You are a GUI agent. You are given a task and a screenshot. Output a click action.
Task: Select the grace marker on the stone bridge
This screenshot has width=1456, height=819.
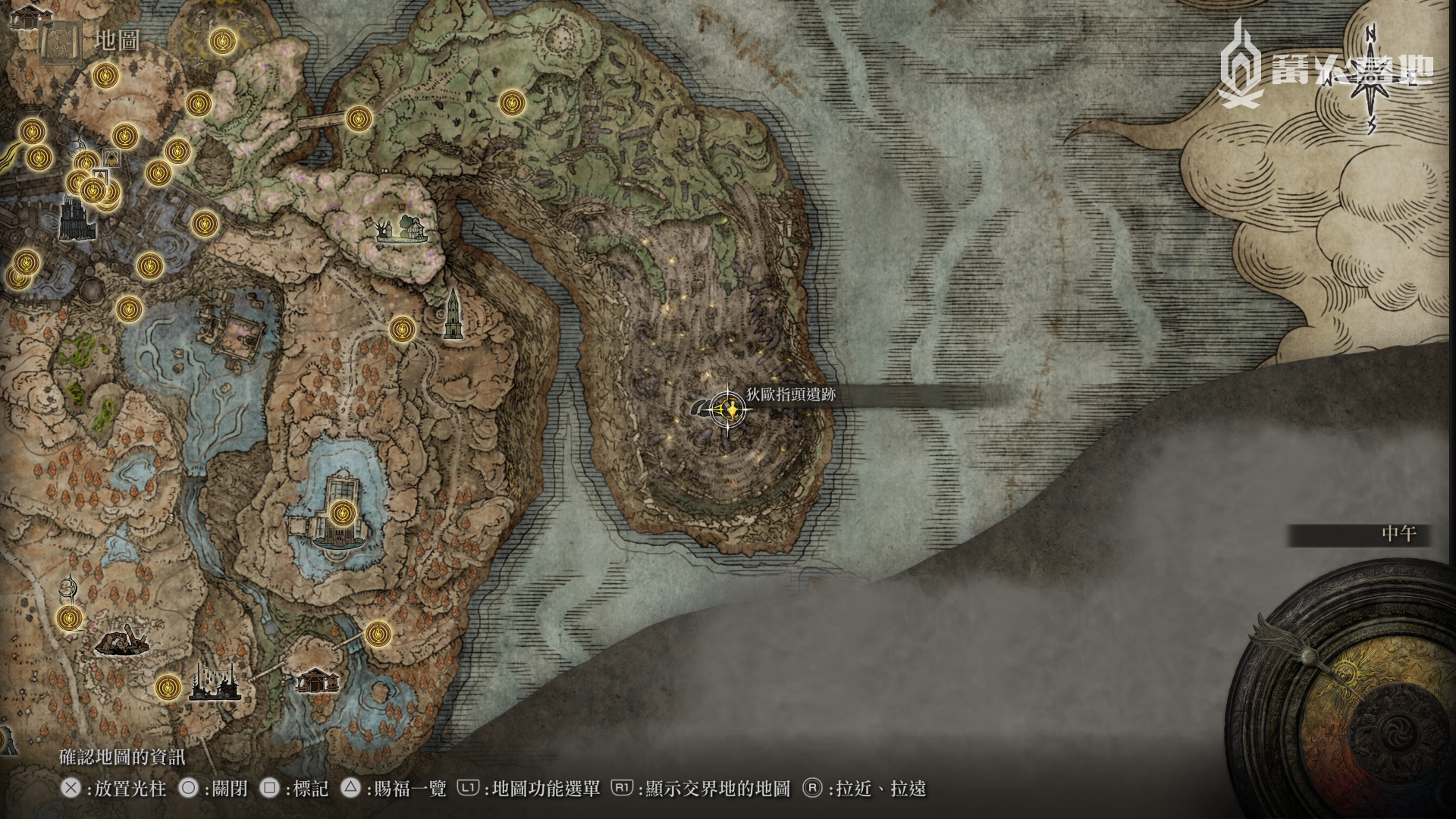click(x=359, y=118)
